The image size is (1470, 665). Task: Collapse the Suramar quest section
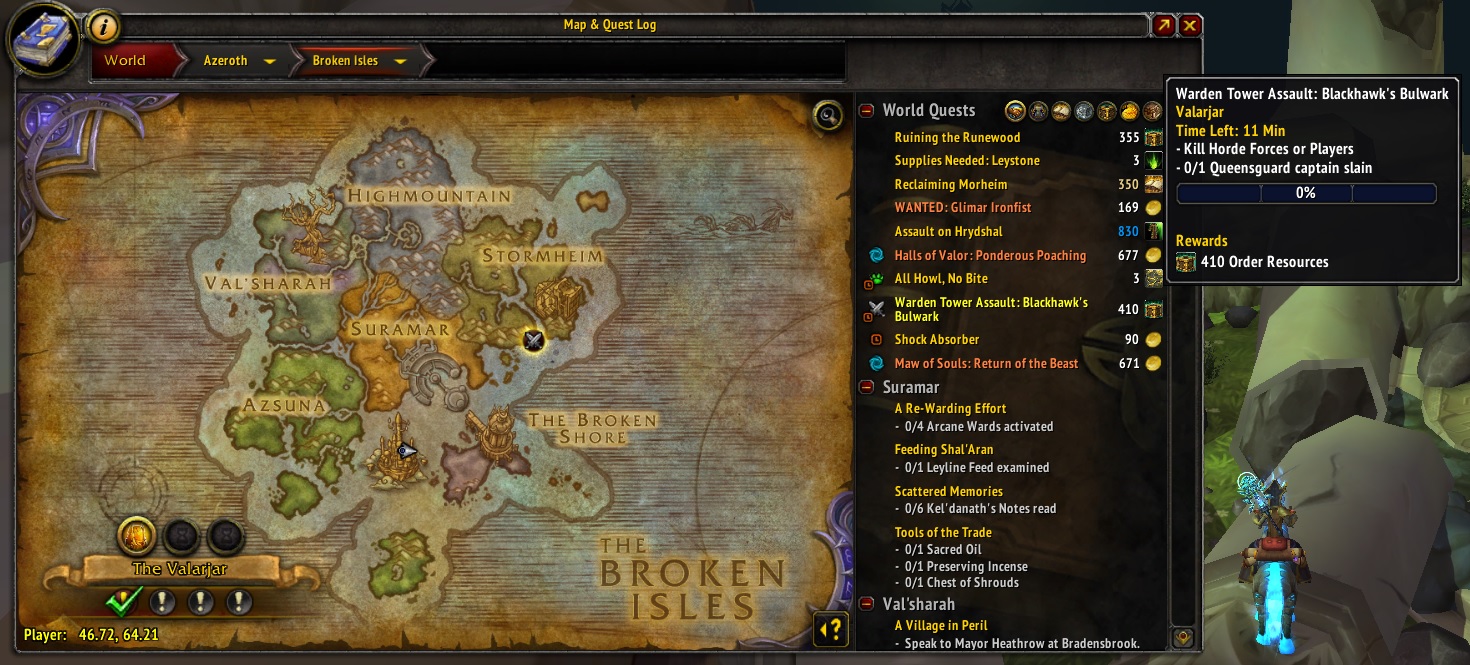[x=866, y=387]
